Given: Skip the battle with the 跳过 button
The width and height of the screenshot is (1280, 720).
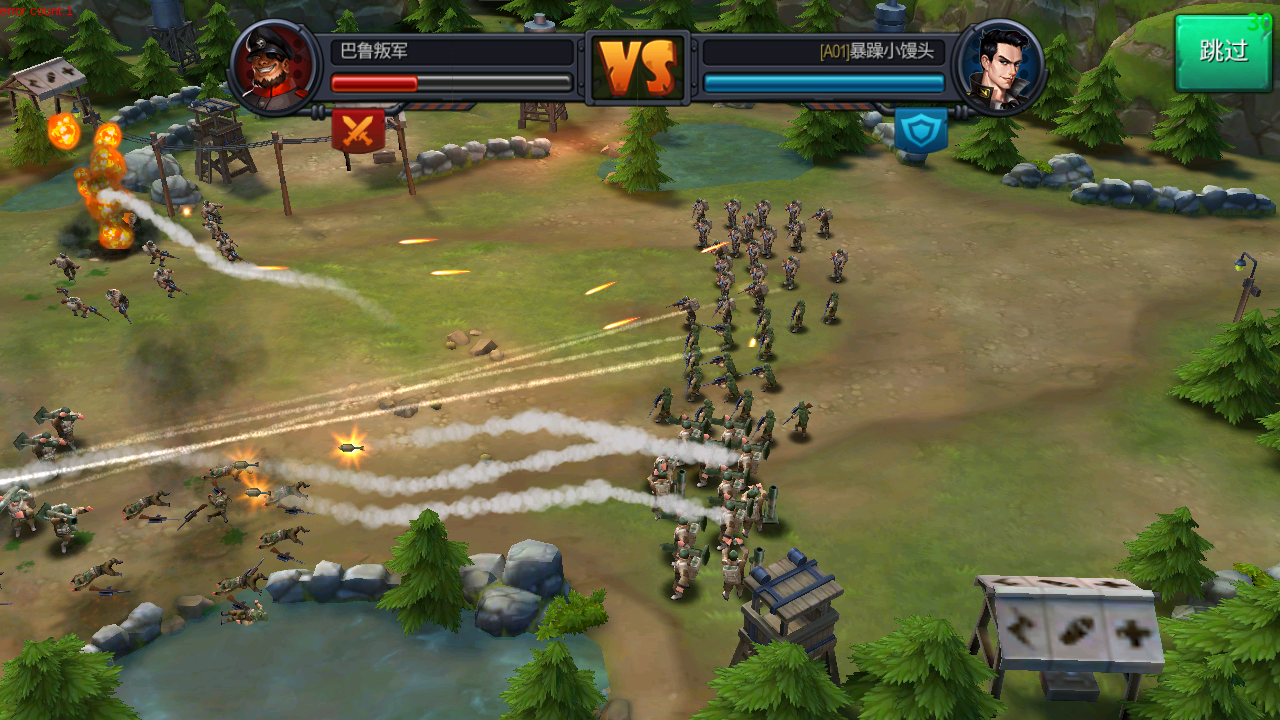Looking at the screenshot, I should pyautogui.click(x=1223, y=52).
